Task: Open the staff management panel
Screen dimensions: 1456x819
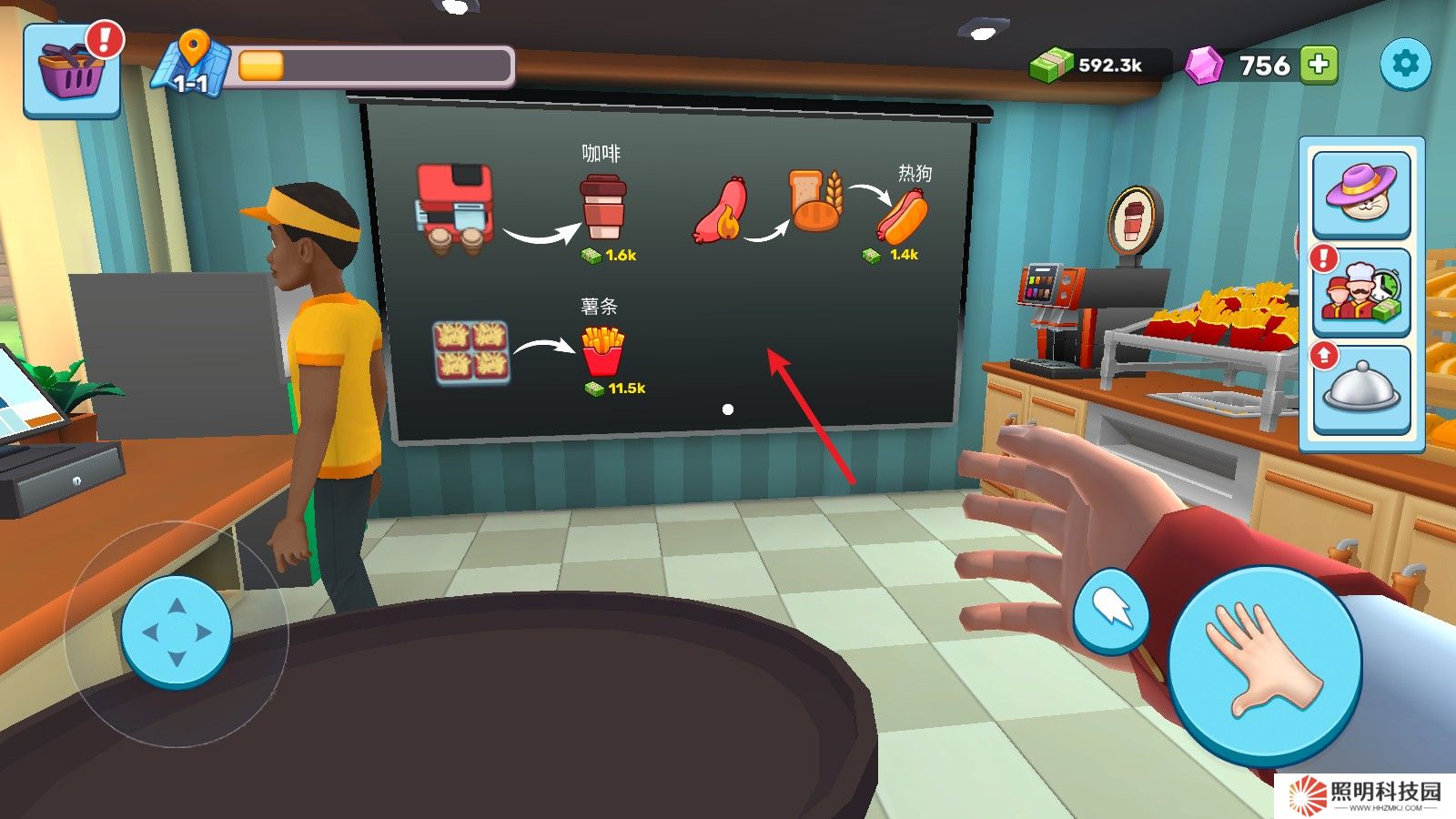Action: [1360, 293]
